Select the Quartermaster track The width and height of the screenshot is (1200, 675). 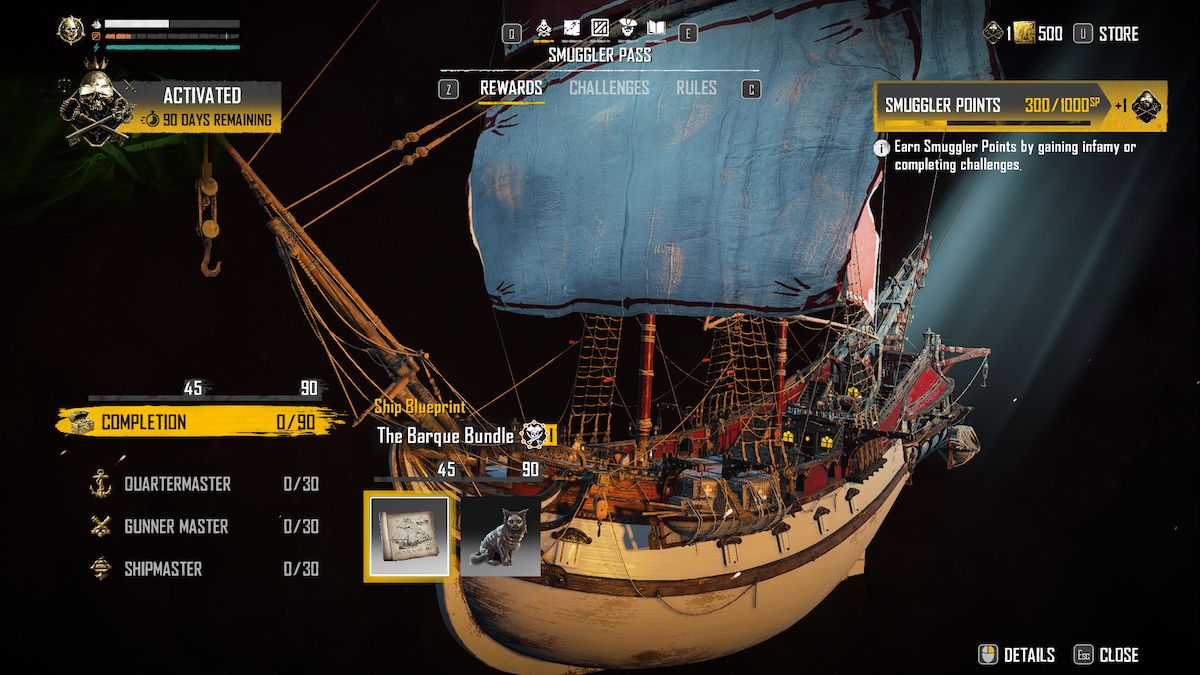pyautogui.click(x=177, y=484)
